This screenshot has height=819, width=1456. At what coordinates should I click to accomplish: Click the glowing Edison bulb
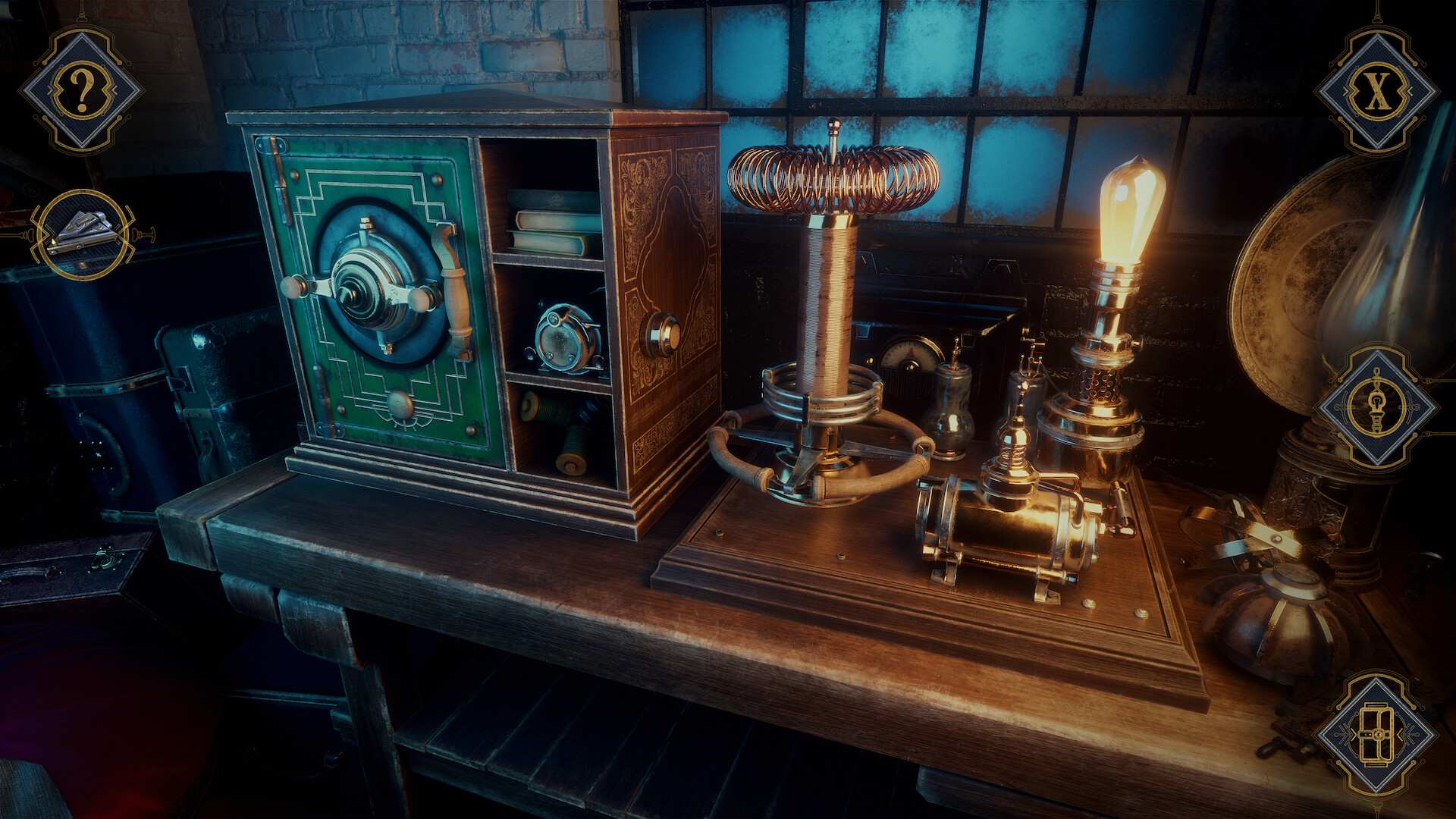click(1130, 205)
